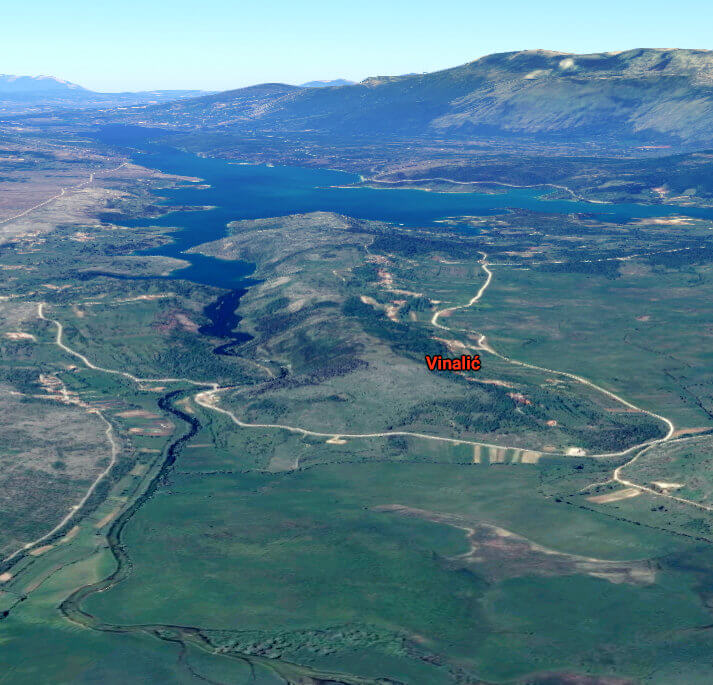Select the Vinalić place label

[x=453, y=363]
